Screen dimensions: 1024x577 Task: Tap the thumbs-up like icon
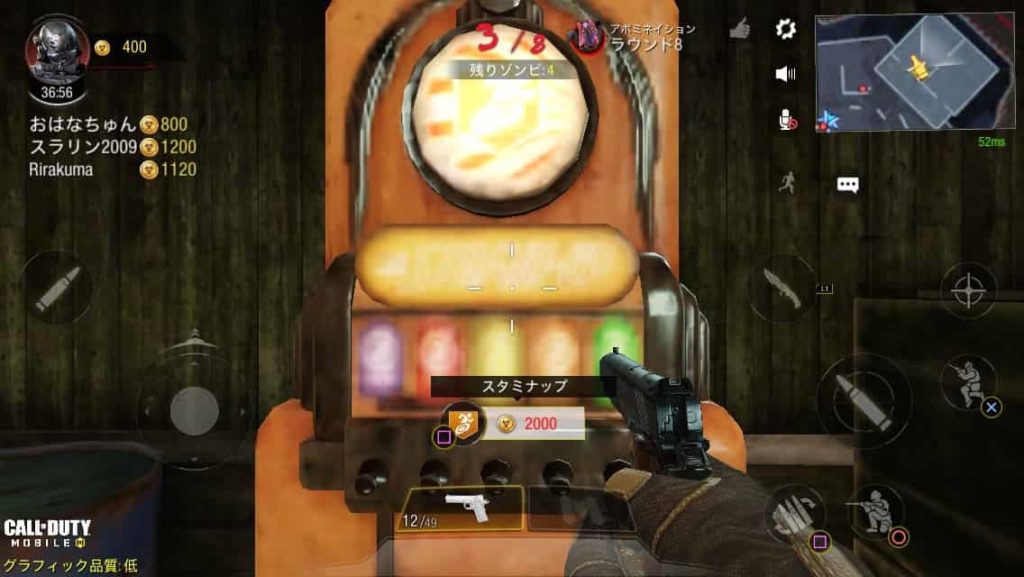[x=740, y=29]
